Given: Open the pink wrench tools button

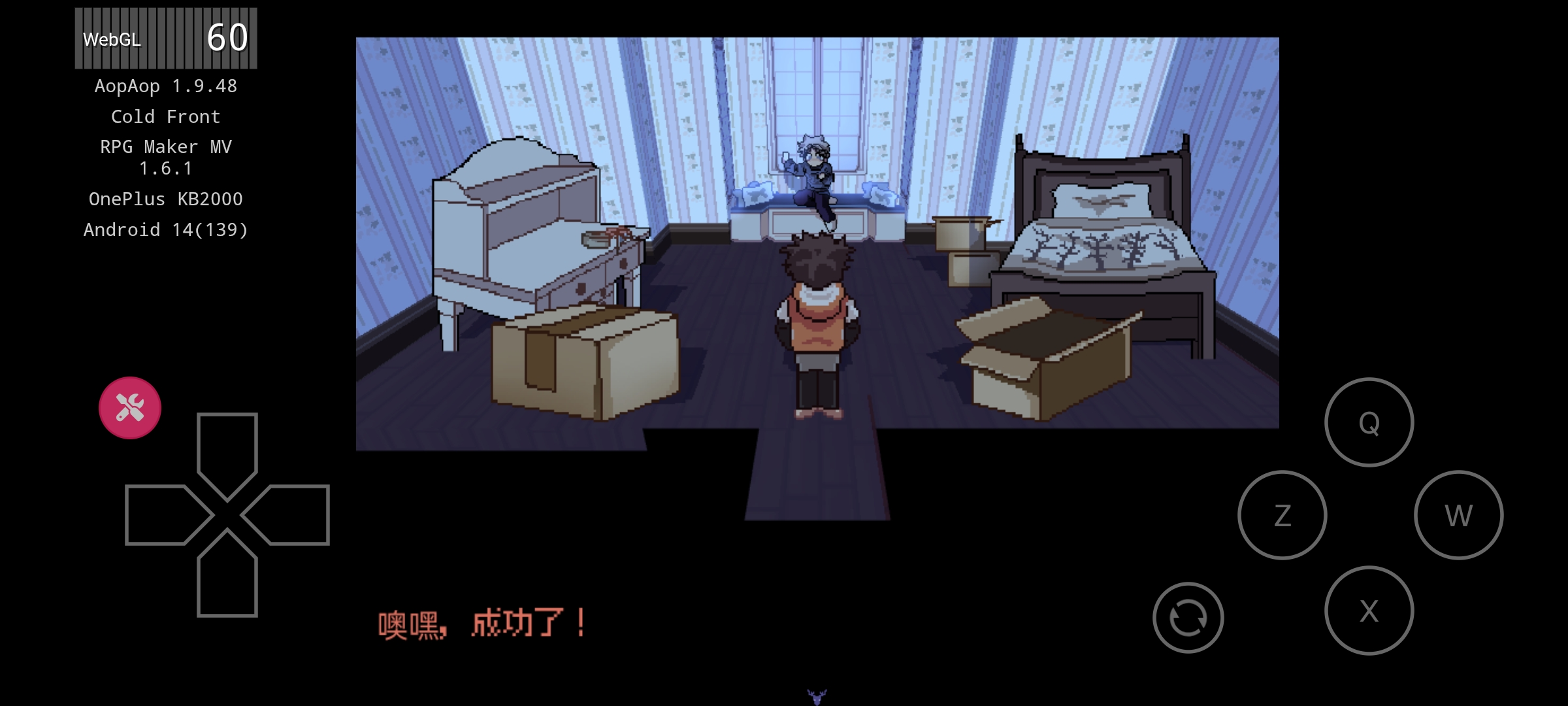Looking at the screenshot, I should (x=130, y=408).
